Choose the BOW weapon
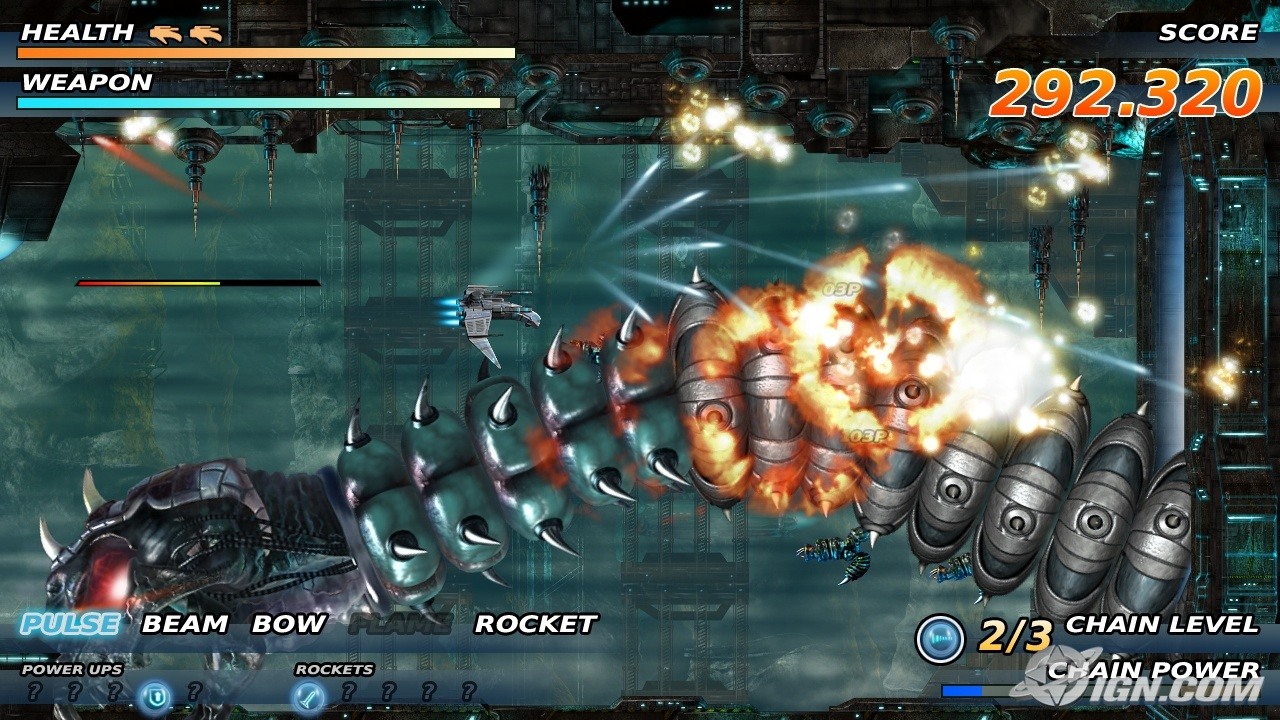1280x720 pixels. (288, 624)
